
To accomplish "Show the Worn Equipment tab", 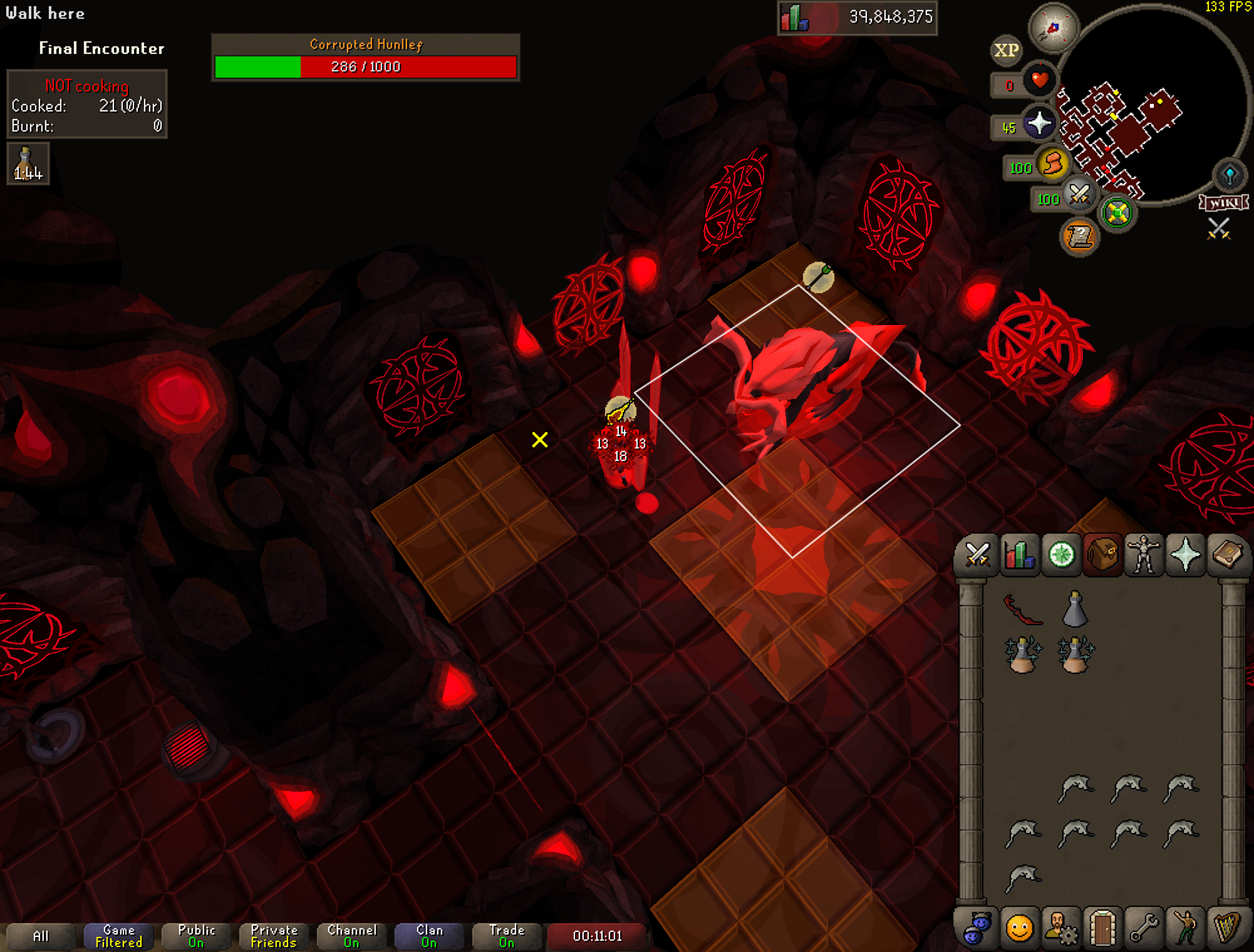I will [x=1144, y=555].
